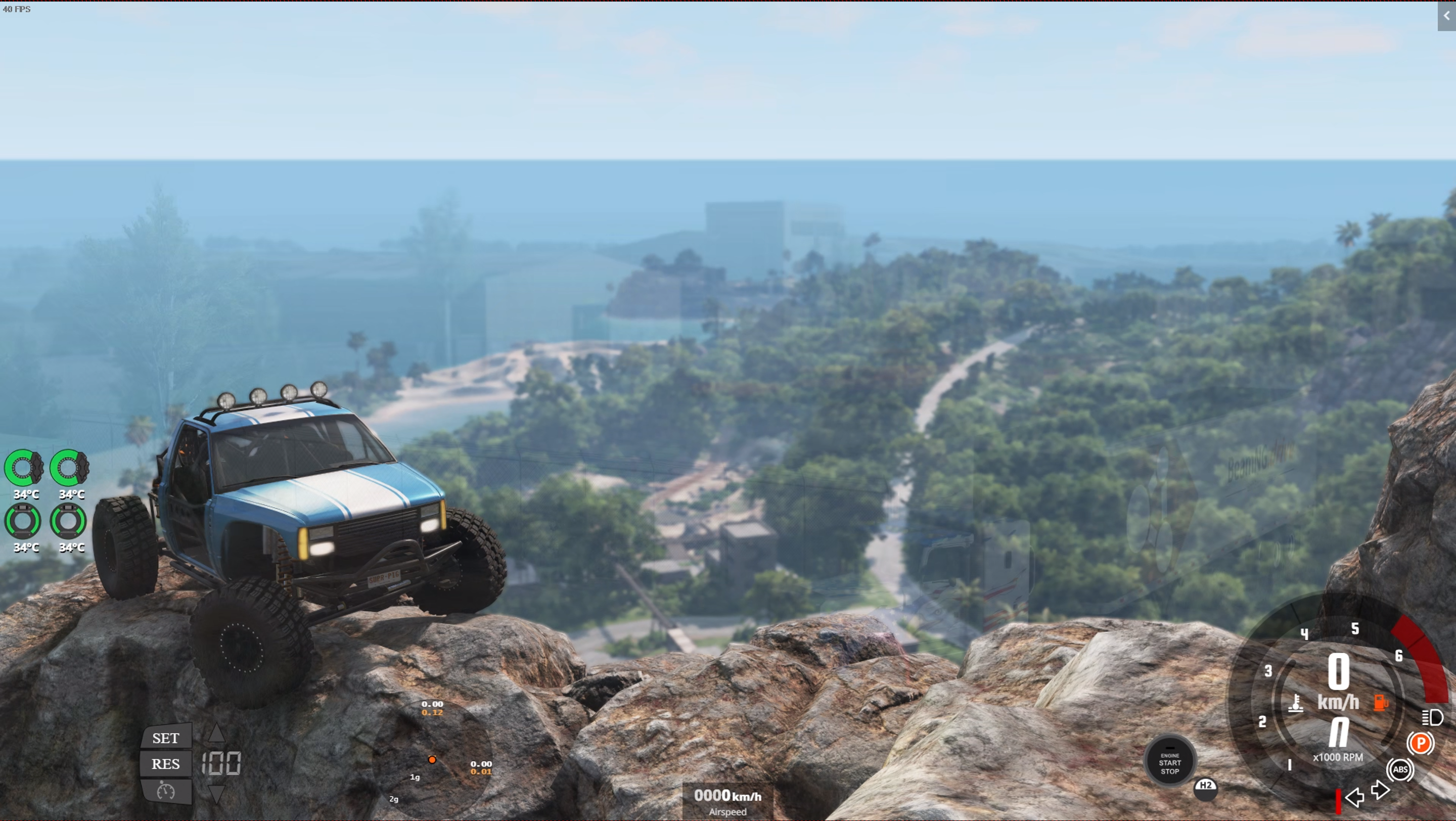Resume cruise control with RES button
This screenshot has height=821, width=1456.
[x=166, y=763]
